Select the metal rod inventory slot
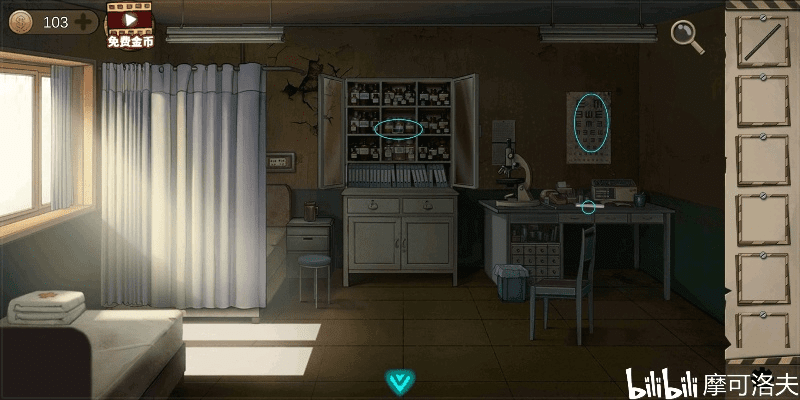 click(763, 42)
